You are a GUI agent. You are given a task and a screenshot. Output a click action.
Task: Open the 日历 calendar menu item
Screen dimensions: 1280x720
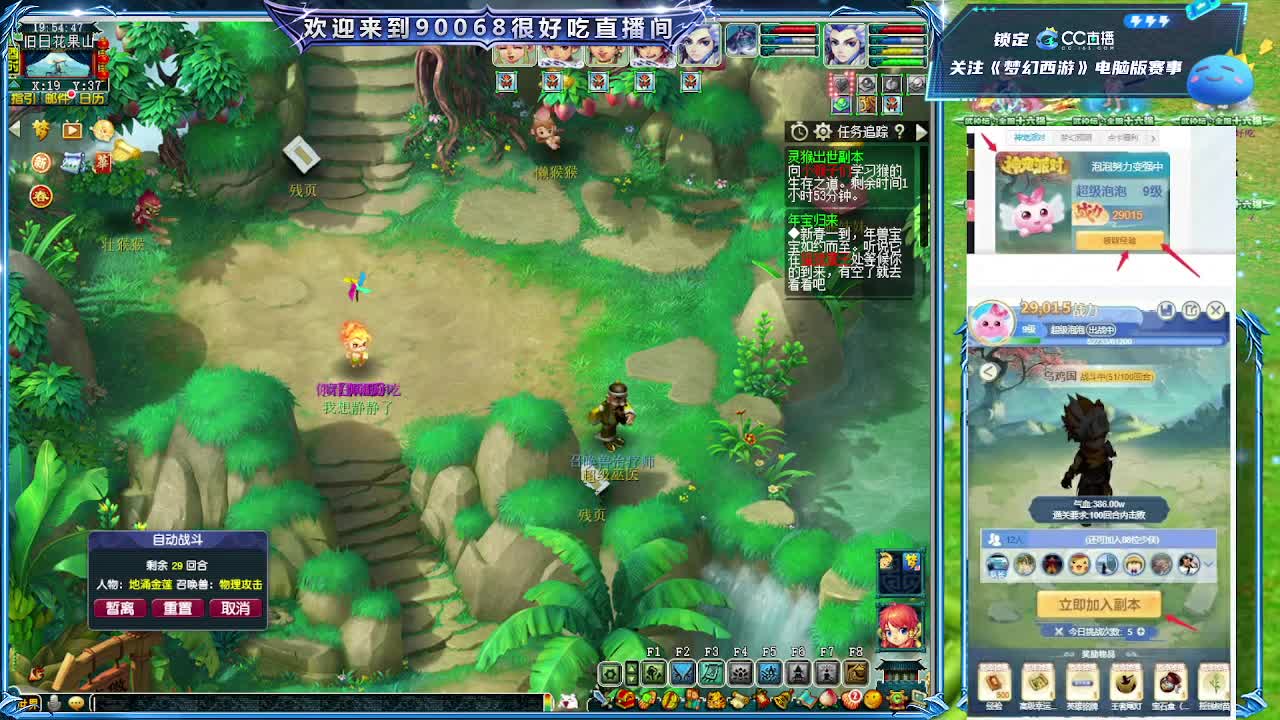[x=92, y=97]
